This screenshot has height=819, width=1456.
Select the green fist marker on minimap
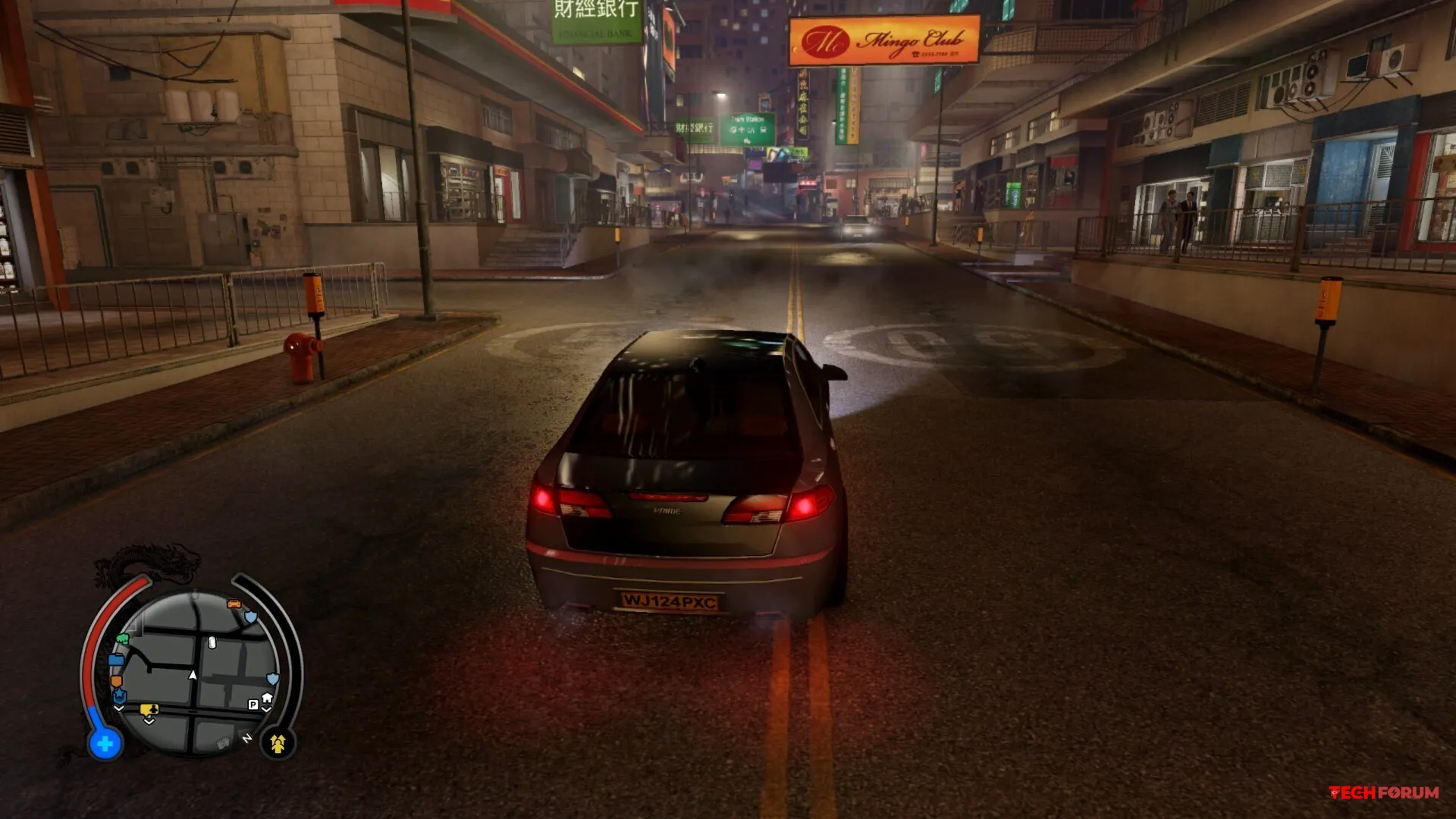click(122, 639)
